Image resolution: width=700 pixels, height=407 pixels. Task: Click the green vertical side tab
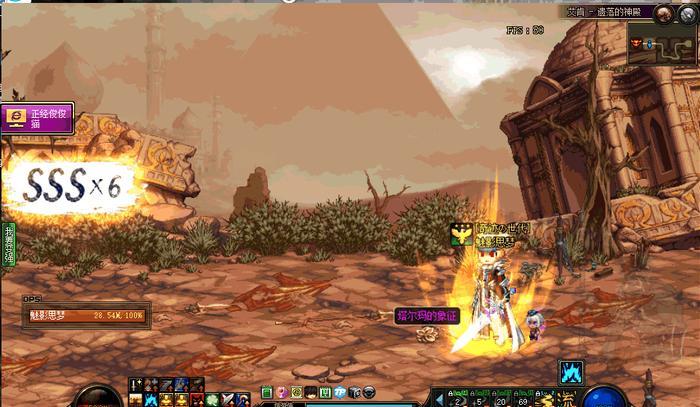click(8, 245)
